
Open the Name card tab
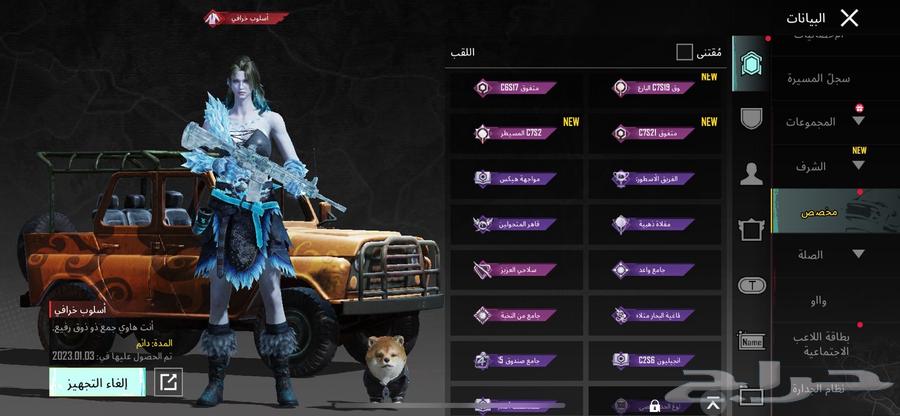pos(750,342)
